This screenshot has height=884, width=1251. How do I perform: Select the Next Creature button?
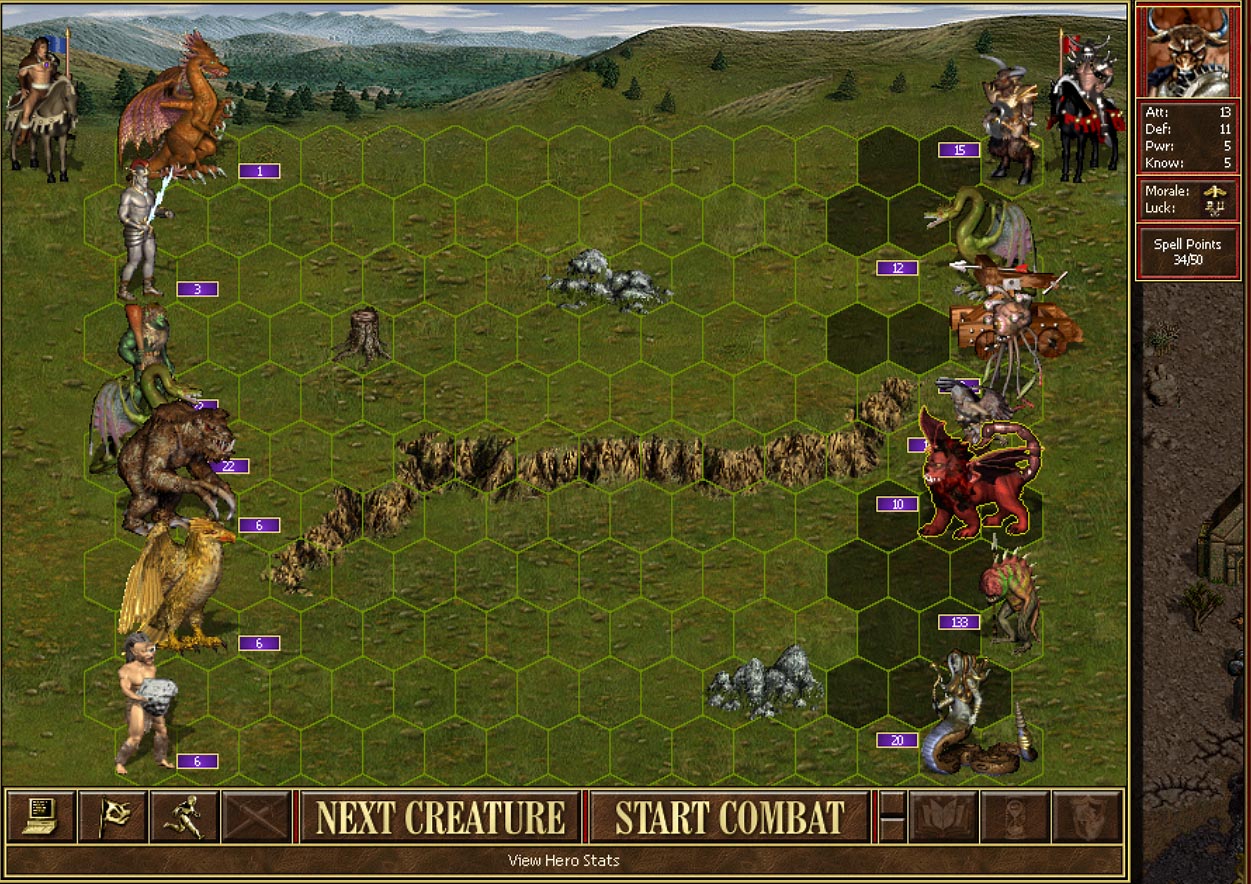[x=440, y=817]
